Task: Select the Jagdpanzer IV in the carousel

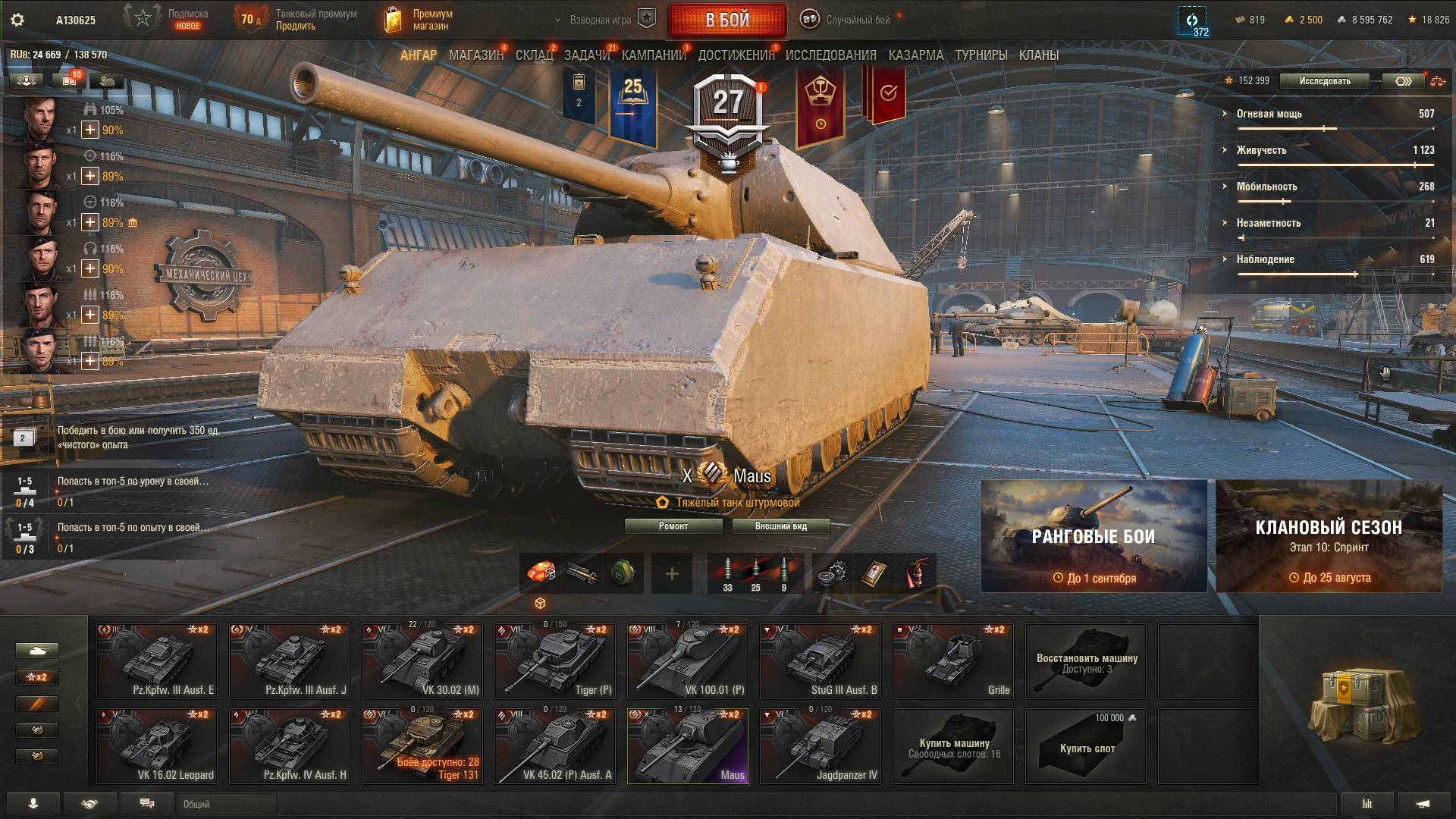Action: coord(820,745)
